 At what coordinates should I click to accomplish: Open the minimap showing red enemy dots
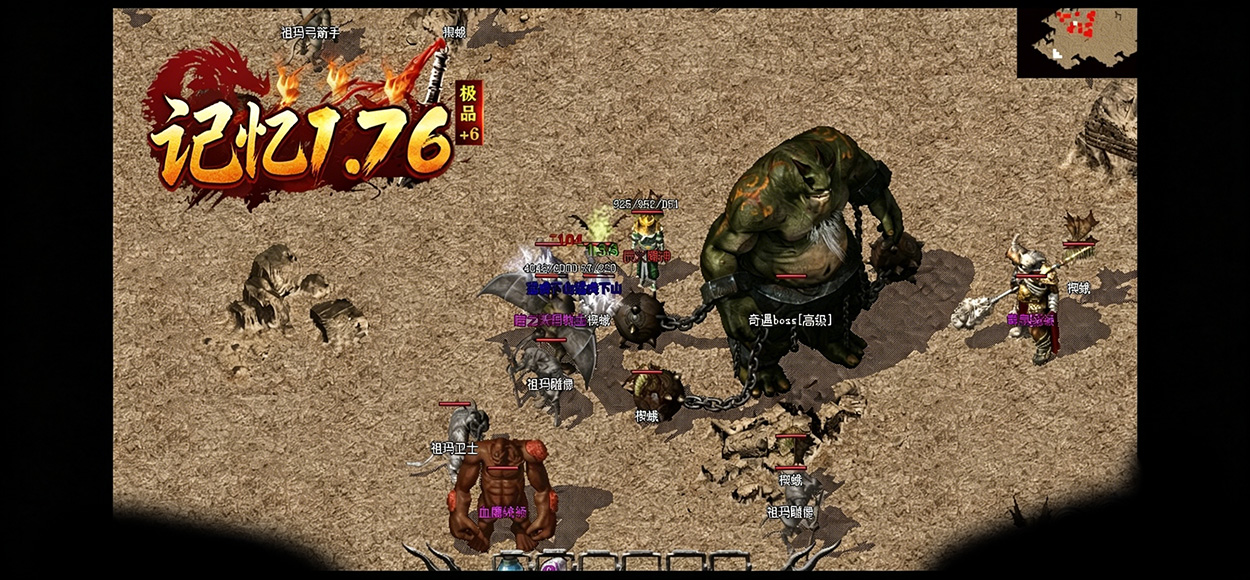(x=1077, y=42)
